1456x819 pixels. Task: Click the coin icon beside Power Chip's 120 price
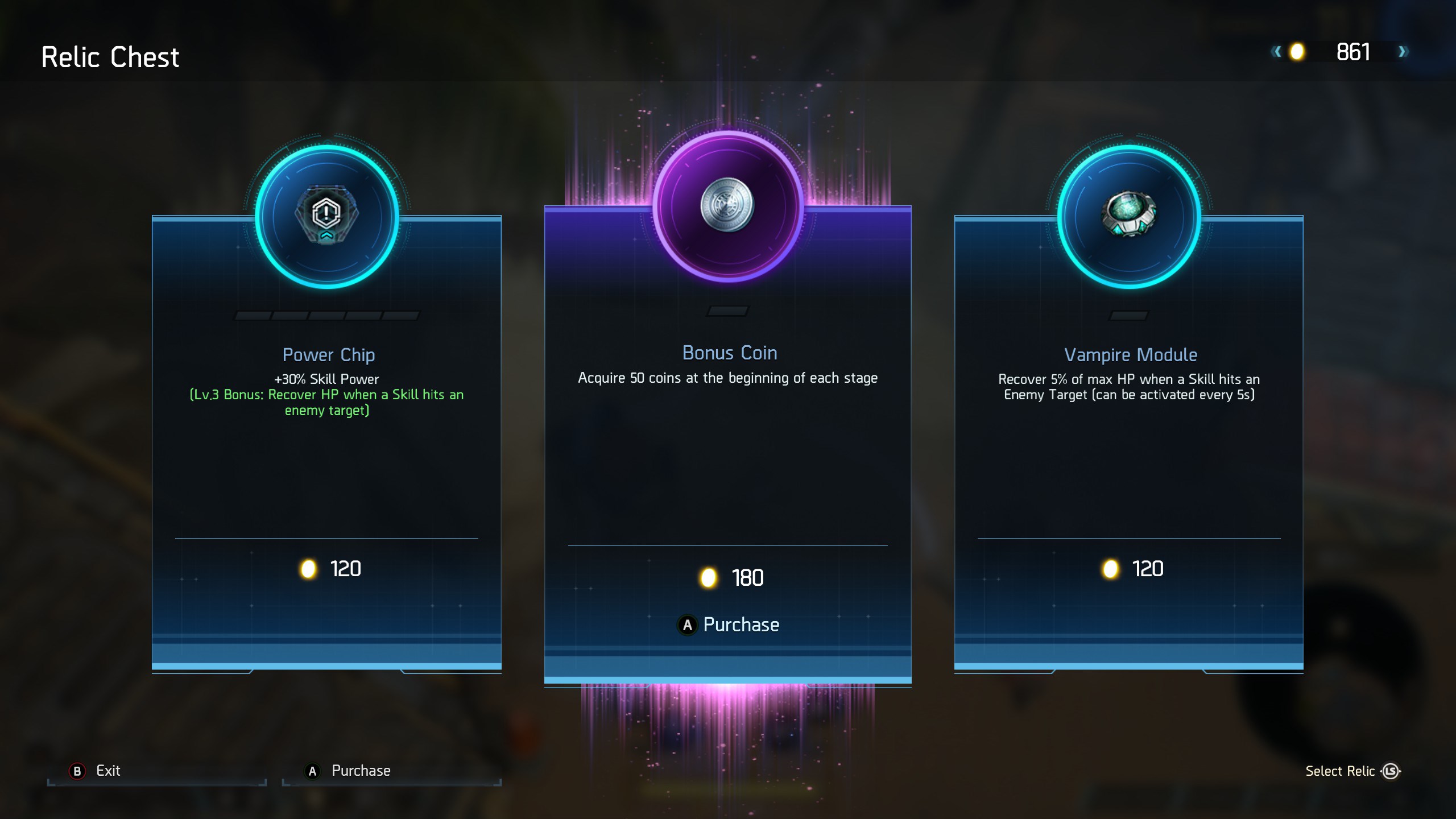[x=308, y=568]
